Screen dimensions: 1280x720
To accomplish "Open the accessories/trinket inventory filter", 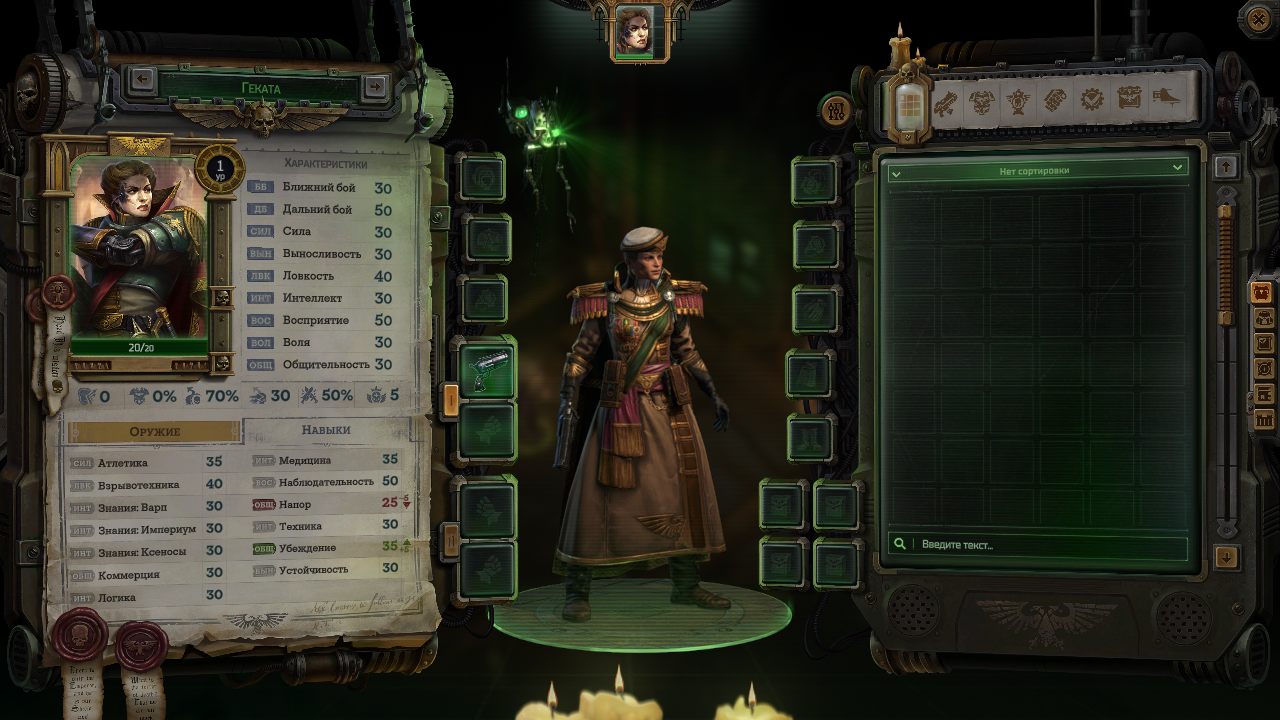I will pos(1018,100).
